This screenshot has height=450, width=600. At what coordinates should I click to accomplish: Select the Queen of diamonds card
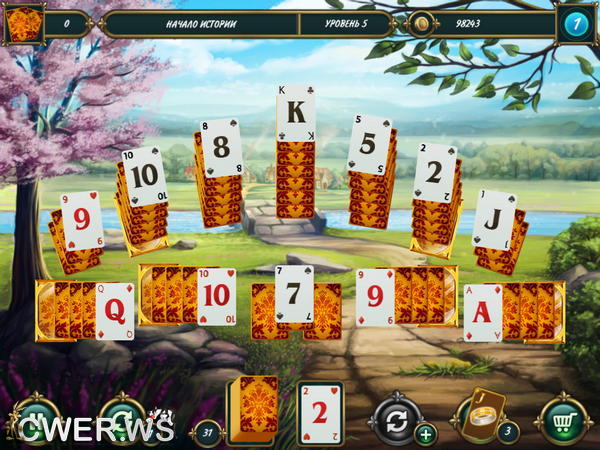114,310
